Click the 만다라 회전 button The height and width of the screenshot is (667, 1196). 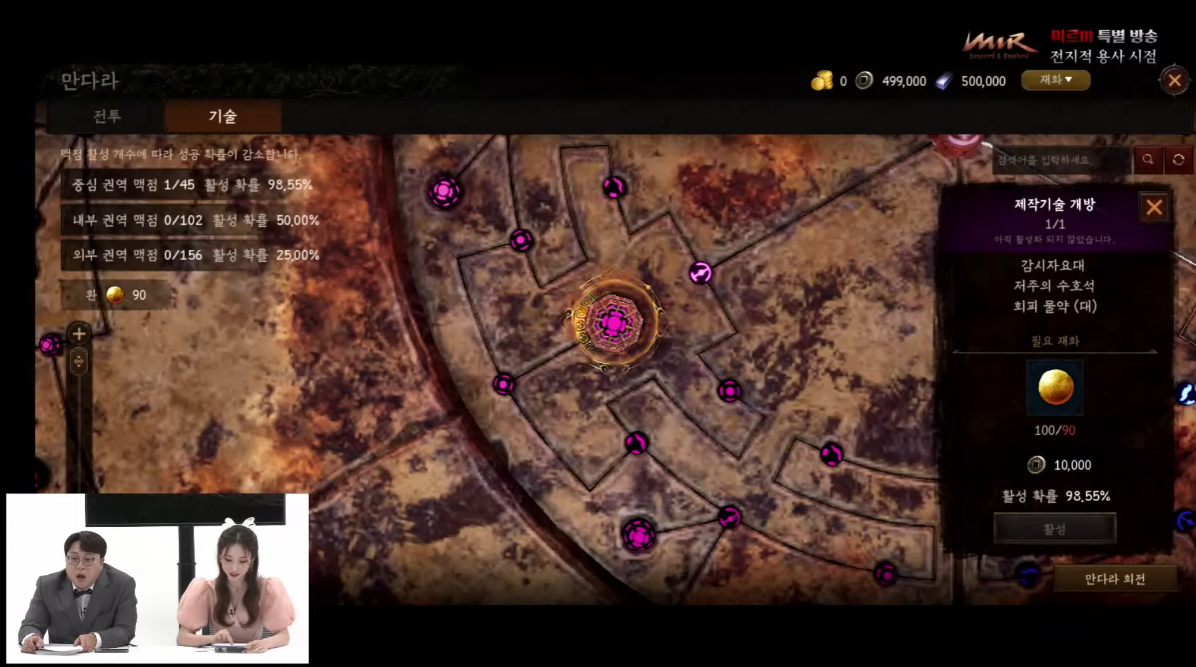(1115, 579)
